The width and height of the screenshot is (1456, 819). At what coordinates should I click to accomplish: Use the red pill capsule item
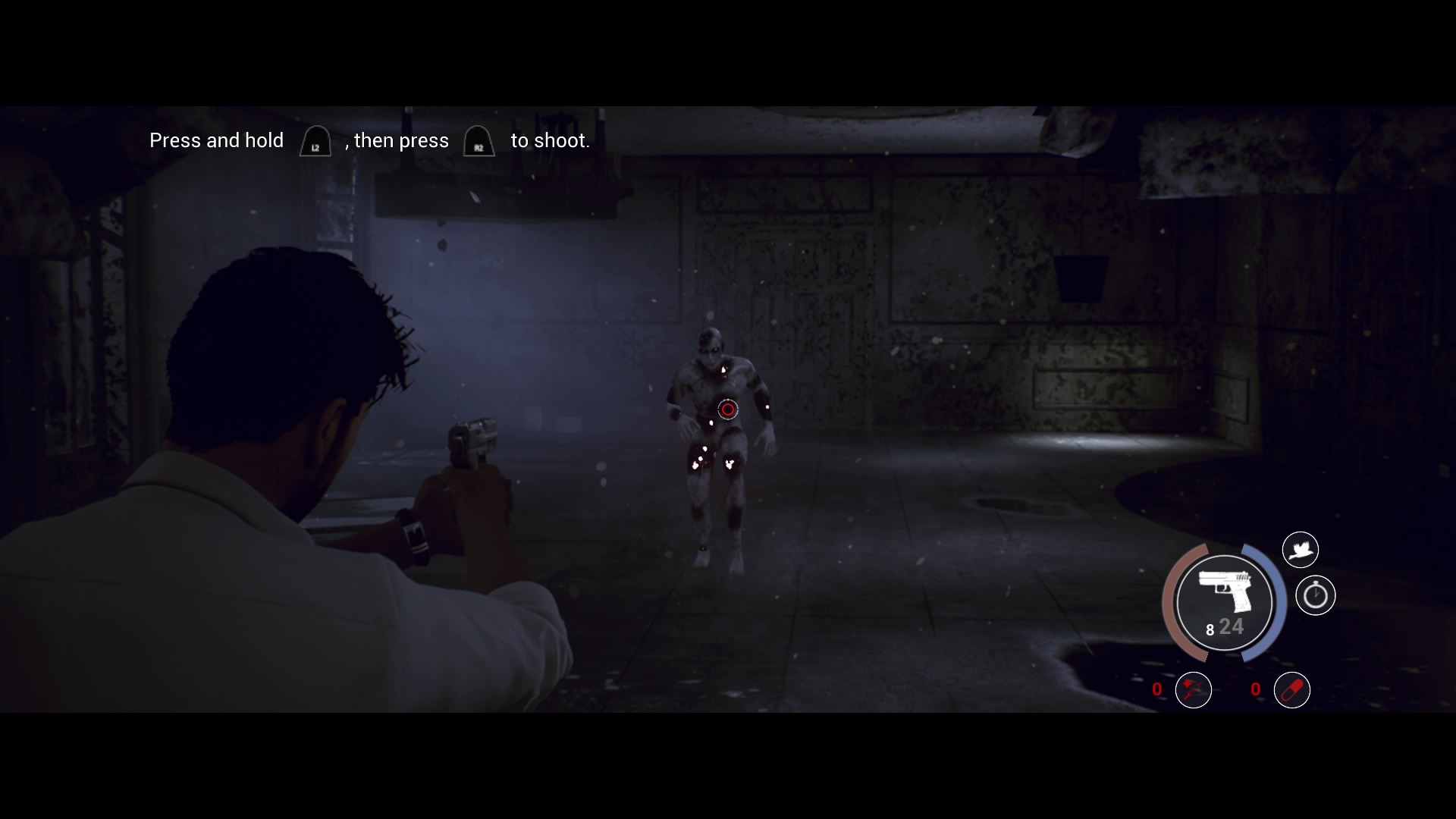tap(1291, 690)
